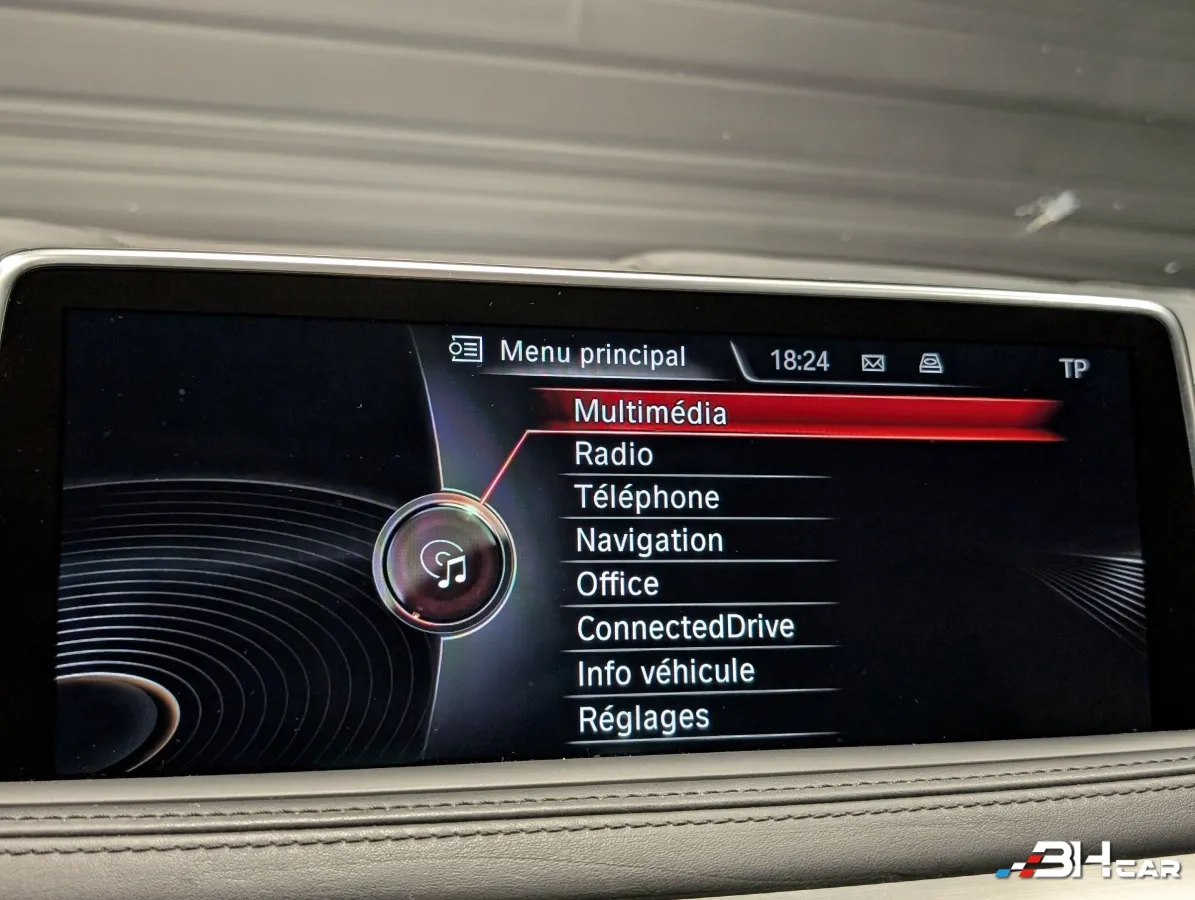Open the Réglages settings menu
Viewport: 1195px width, 900px height.
coord(643,718)
